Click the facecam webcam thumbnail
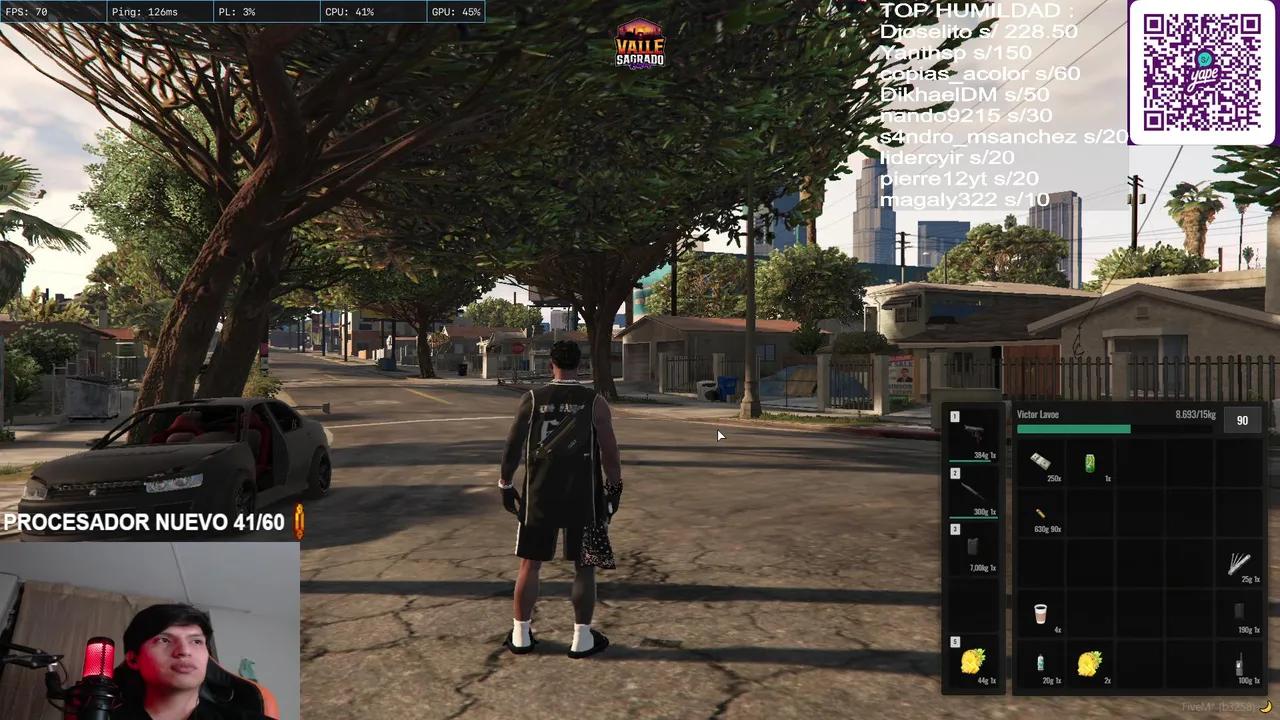Image resolution: width=1280 pixels, height=720 pixels. click(150, 630)
